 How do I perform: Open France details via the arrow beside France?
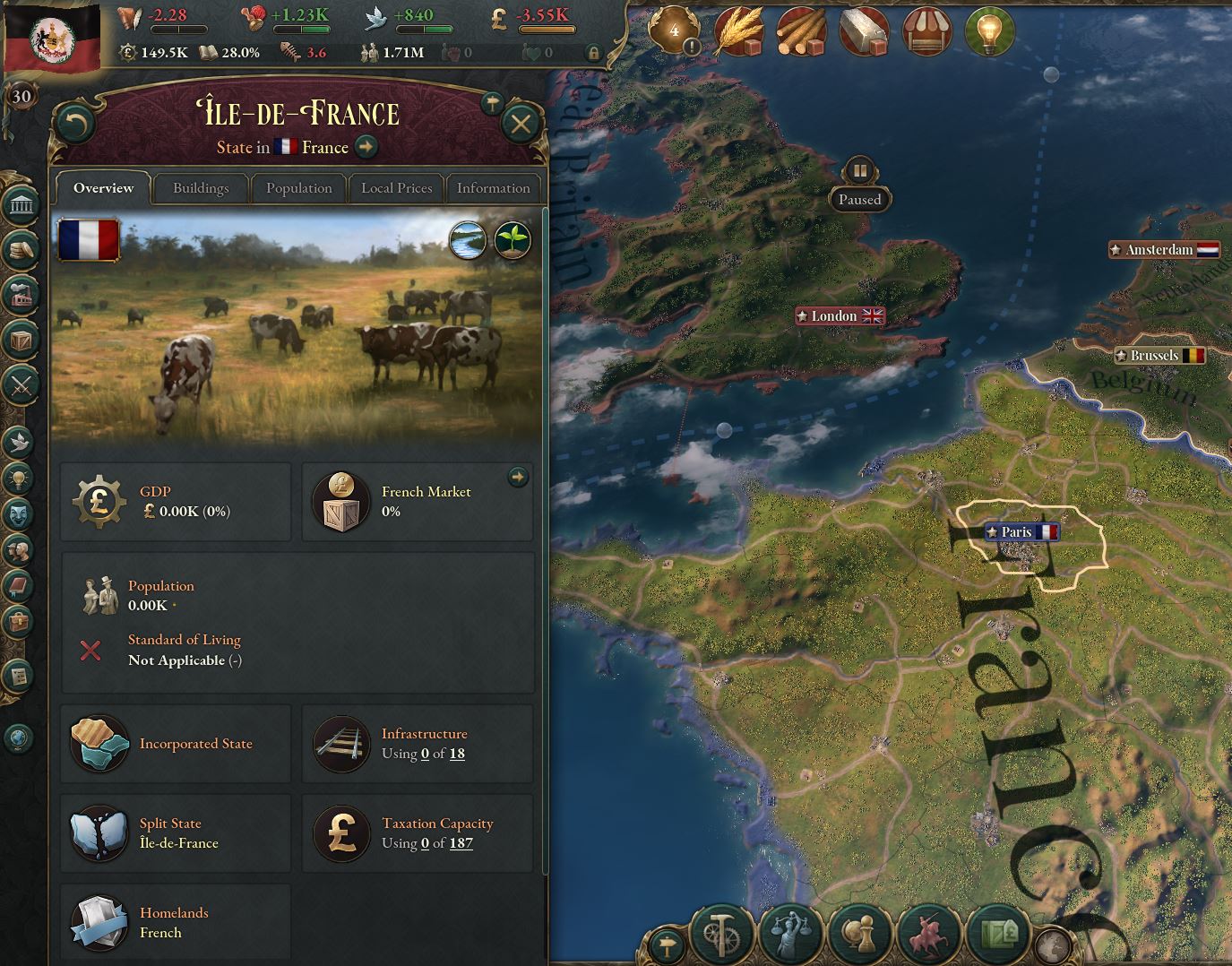366,146
